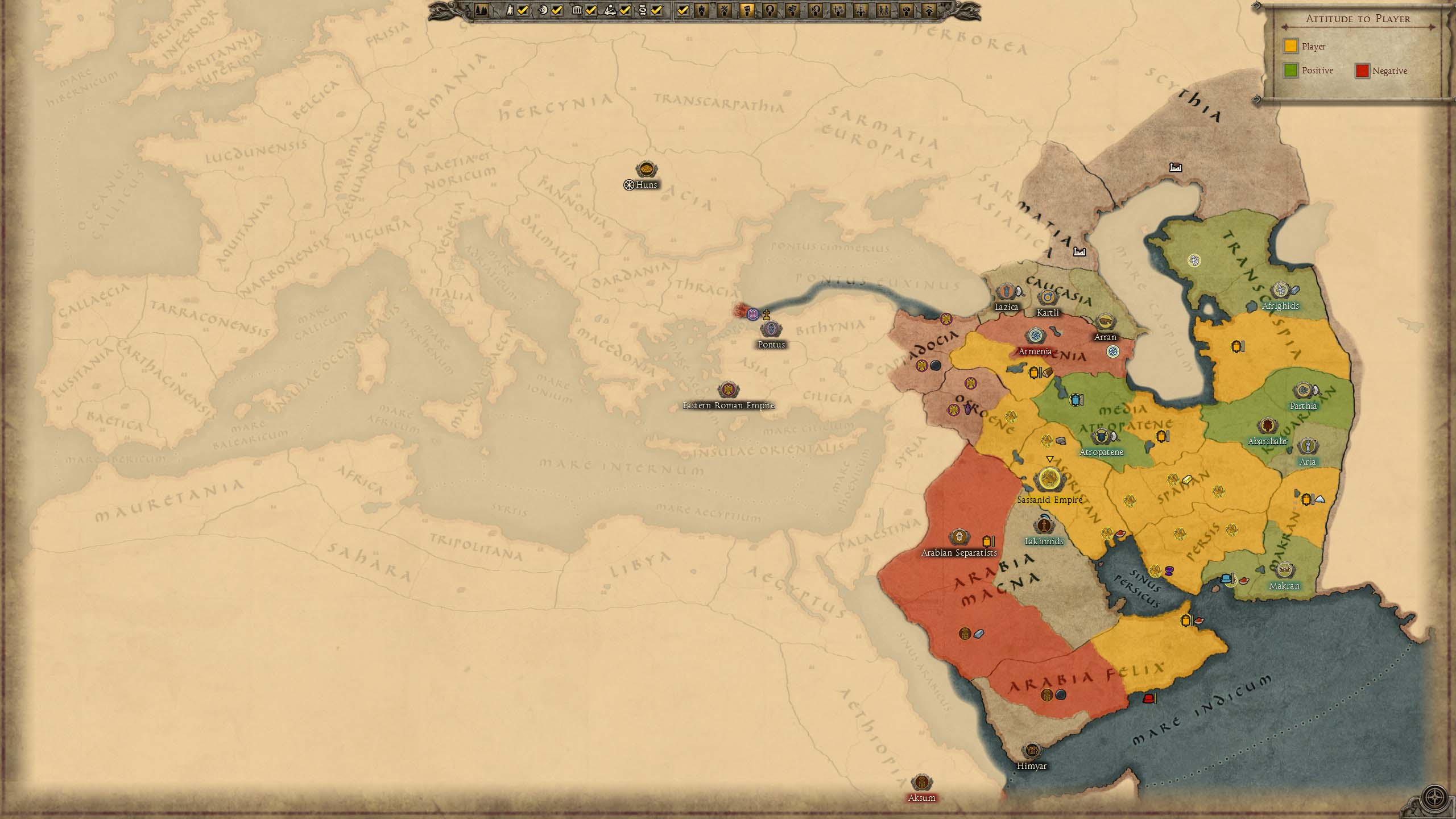
Task: Click the Huns faction marker
Action: (x=646, y=169)
